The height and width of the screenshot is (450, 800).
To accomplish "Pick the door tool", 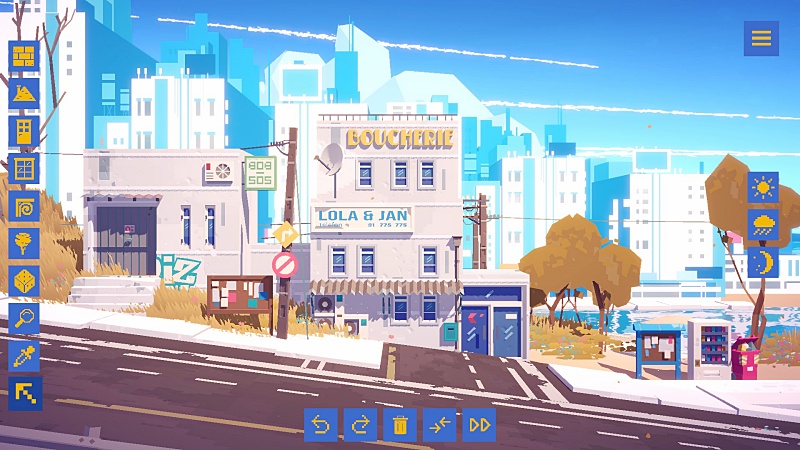I will (x=24, y=131).
